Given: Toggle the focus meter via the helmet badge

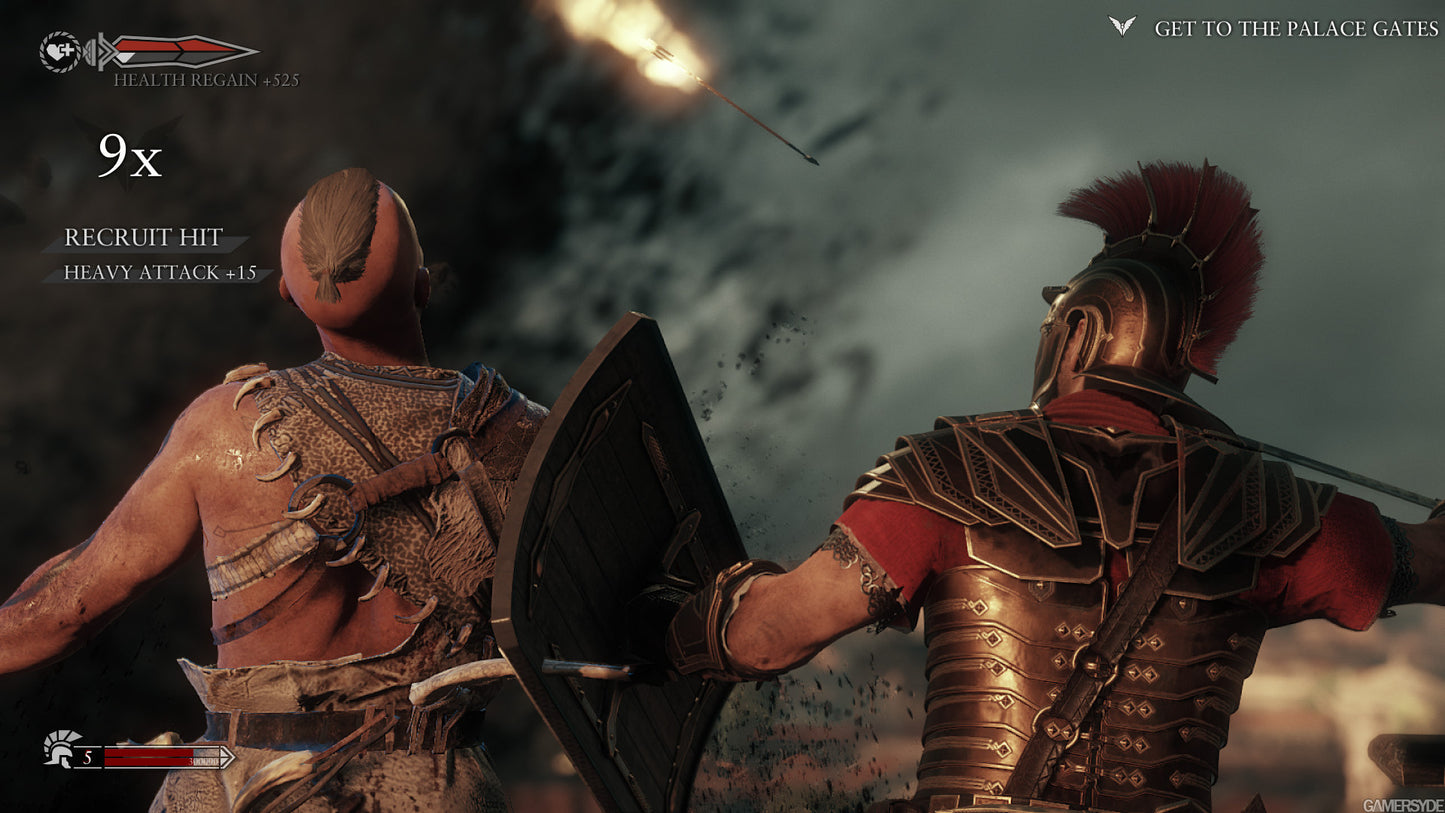Looking at the screenshot, I should [x=59, y=748].
